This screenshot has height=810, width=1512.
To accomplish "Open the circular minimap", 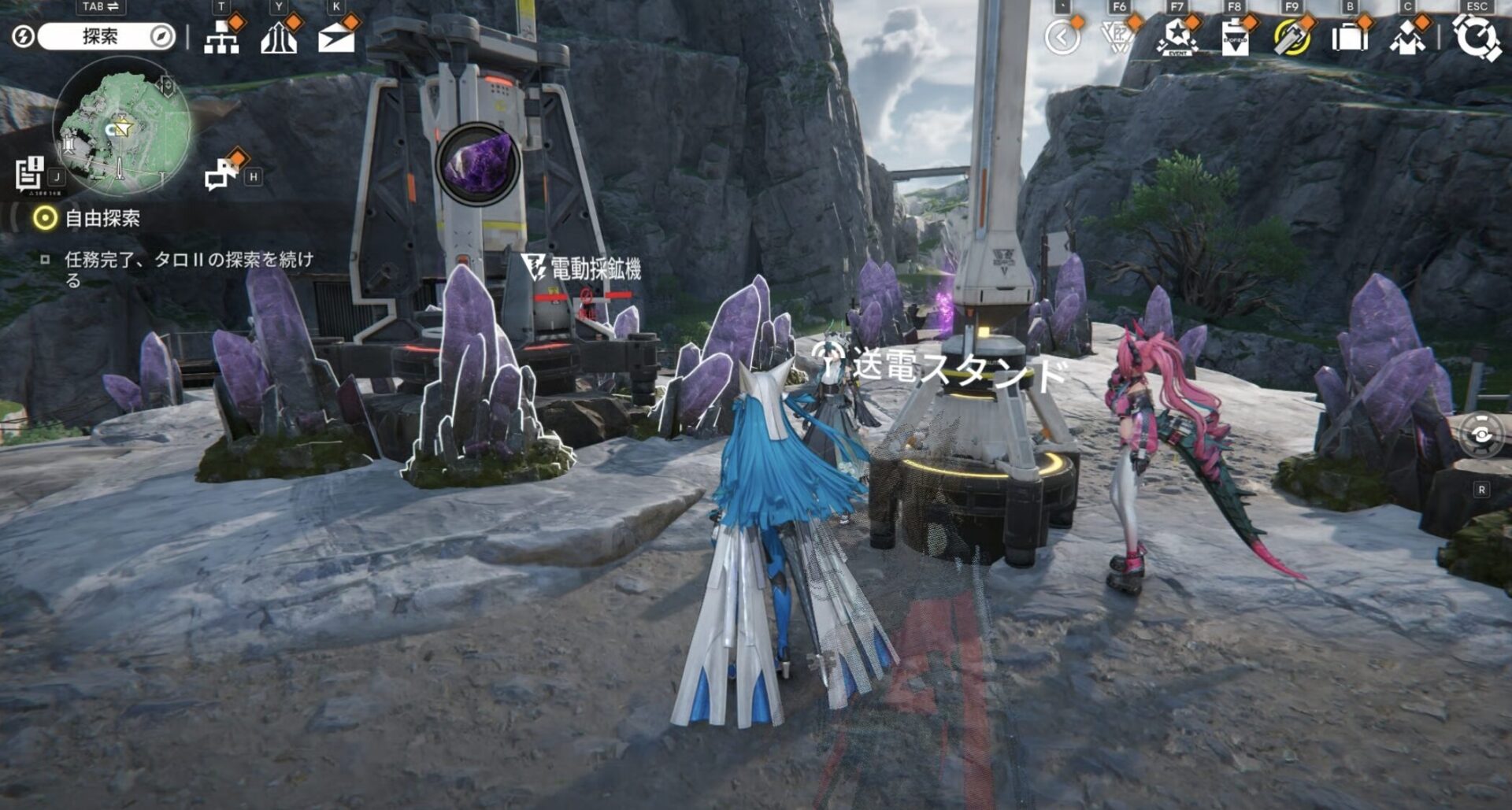I will point(122,126).
